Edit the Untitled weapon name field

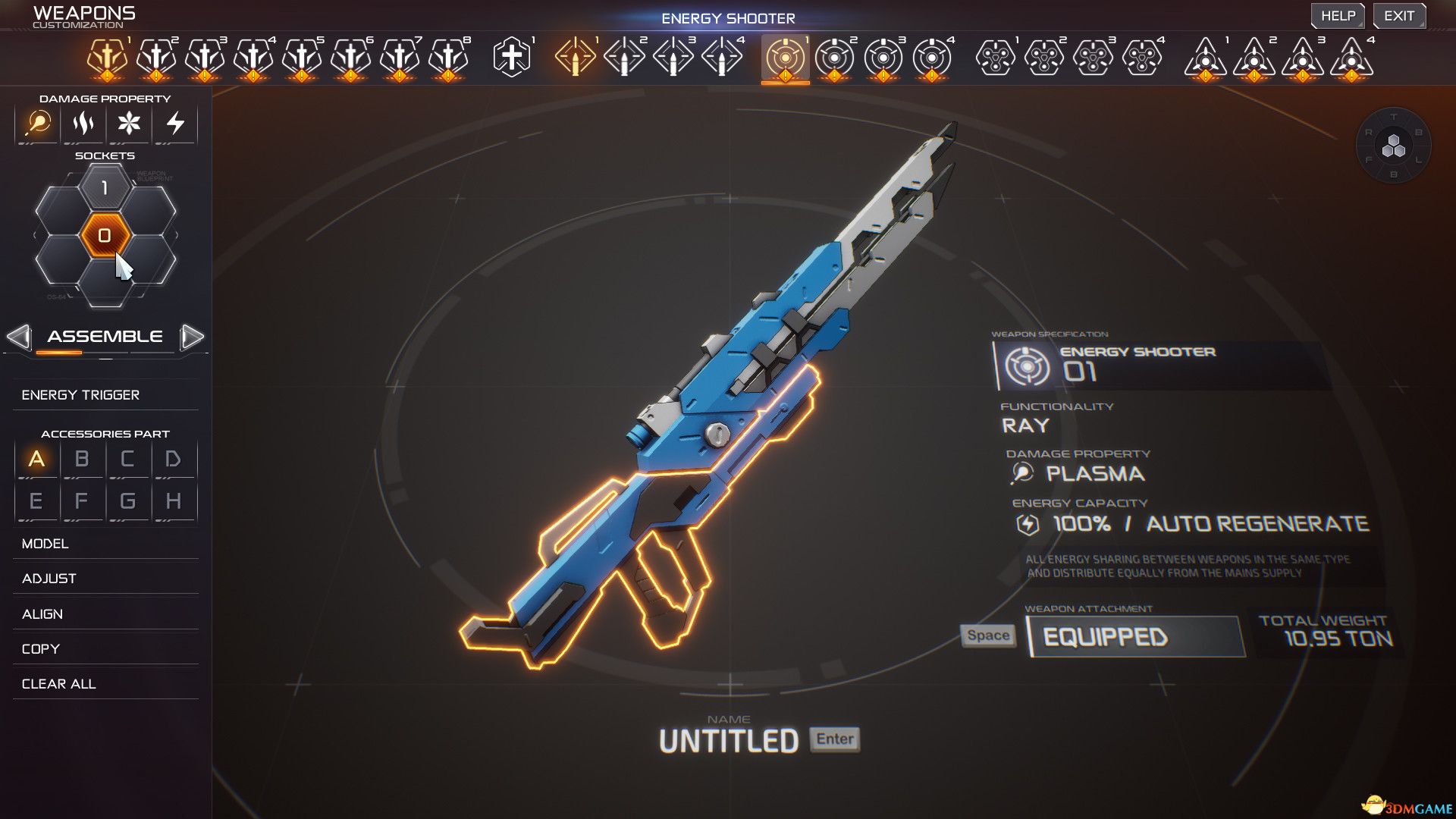coord(728,741)
